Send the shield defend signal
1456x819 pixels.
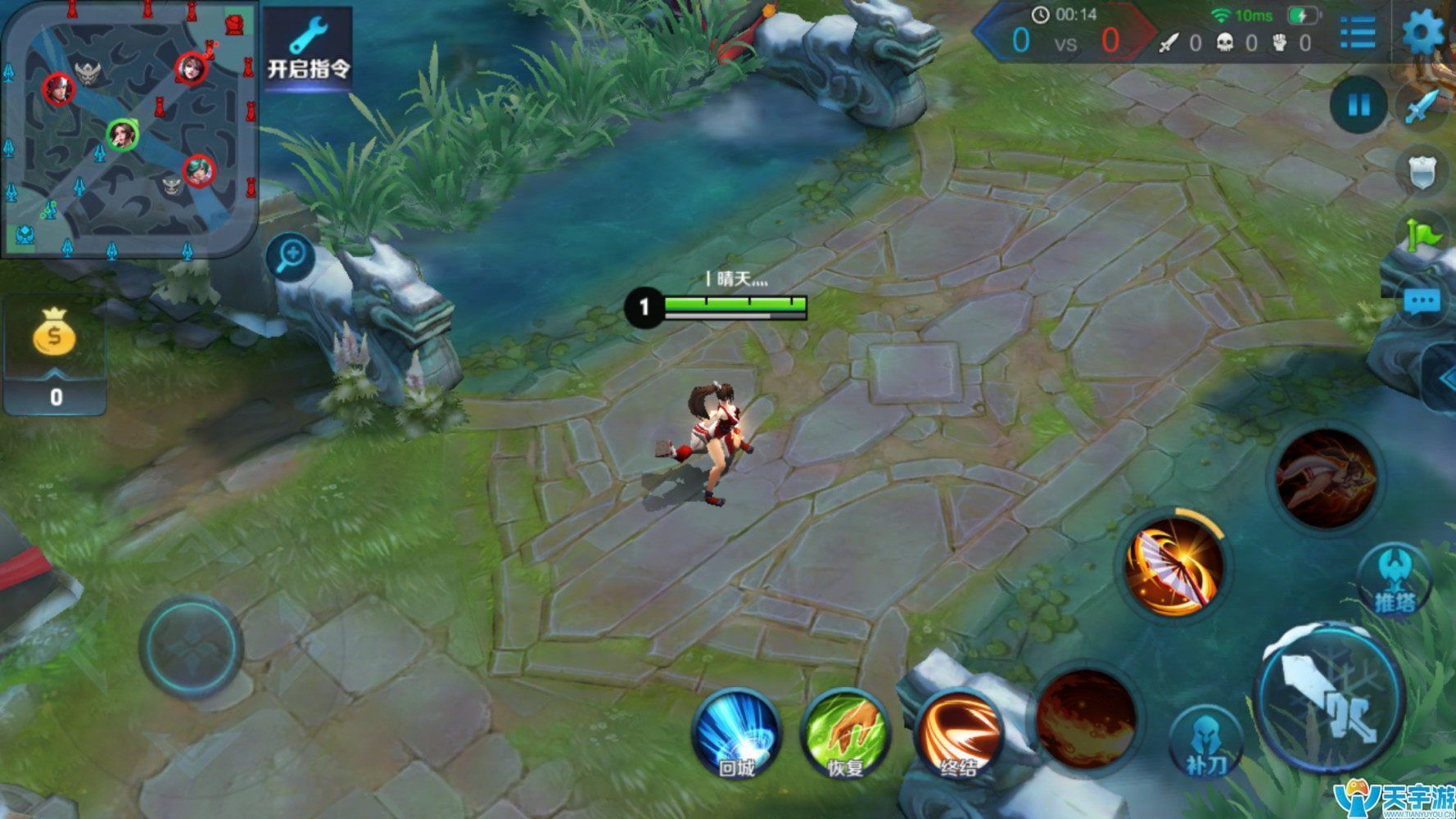[1422, 172]
